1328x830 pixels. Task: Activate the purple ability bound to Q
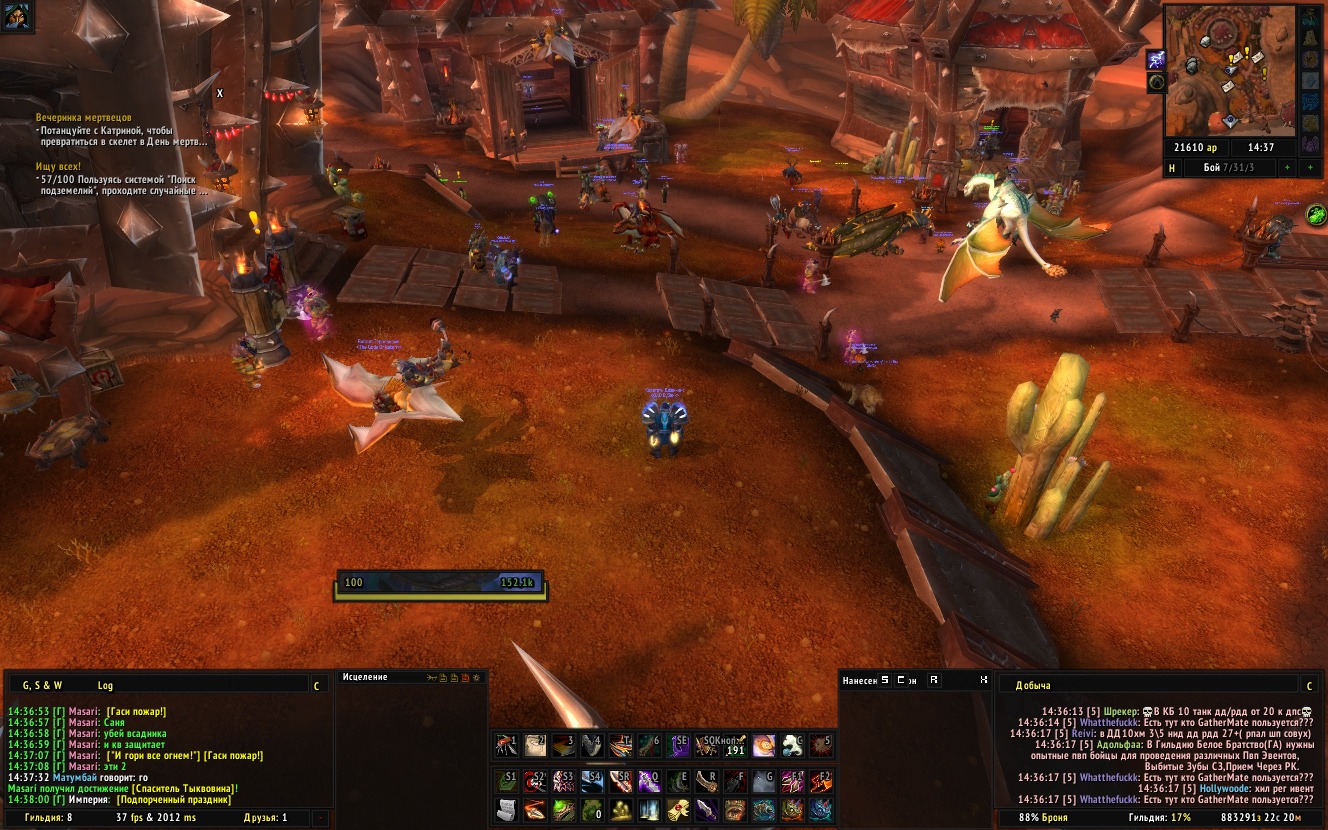(650, 780)
